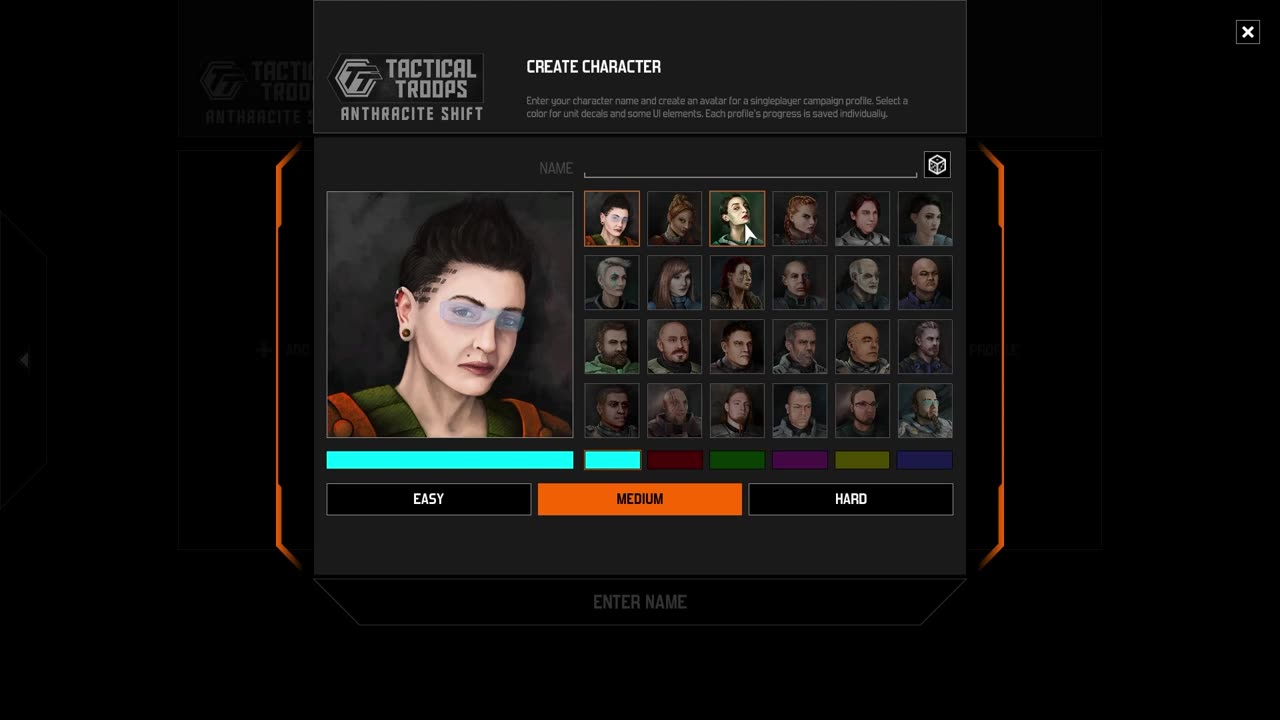Close the Create Character window
This screenshot has width=1280, height=720.
(1247, 32)
